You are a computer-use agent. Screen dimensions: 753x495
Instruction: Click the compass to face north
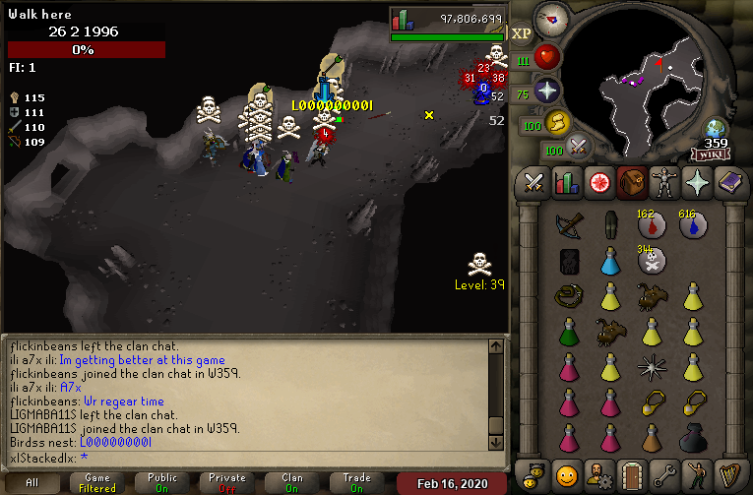[x=551, y=16]
